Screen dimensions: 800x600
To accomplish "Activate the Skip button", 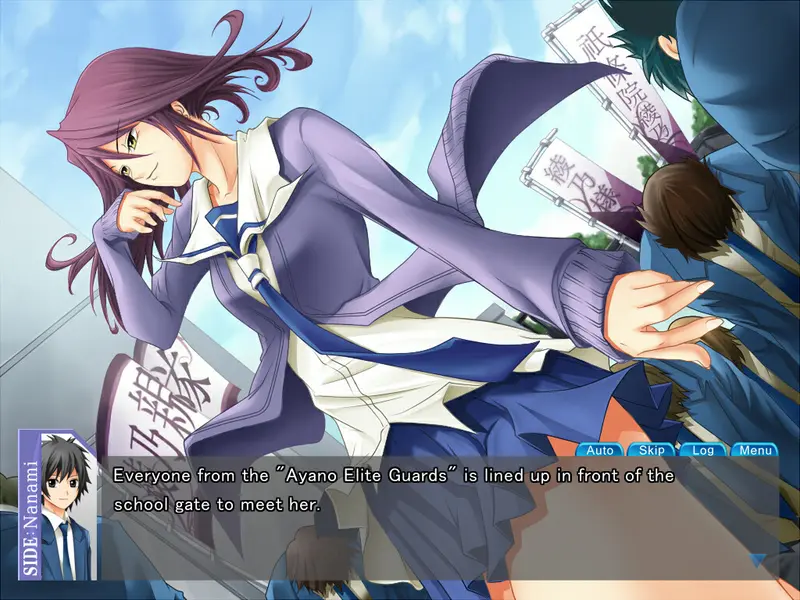I will [651, 450].
